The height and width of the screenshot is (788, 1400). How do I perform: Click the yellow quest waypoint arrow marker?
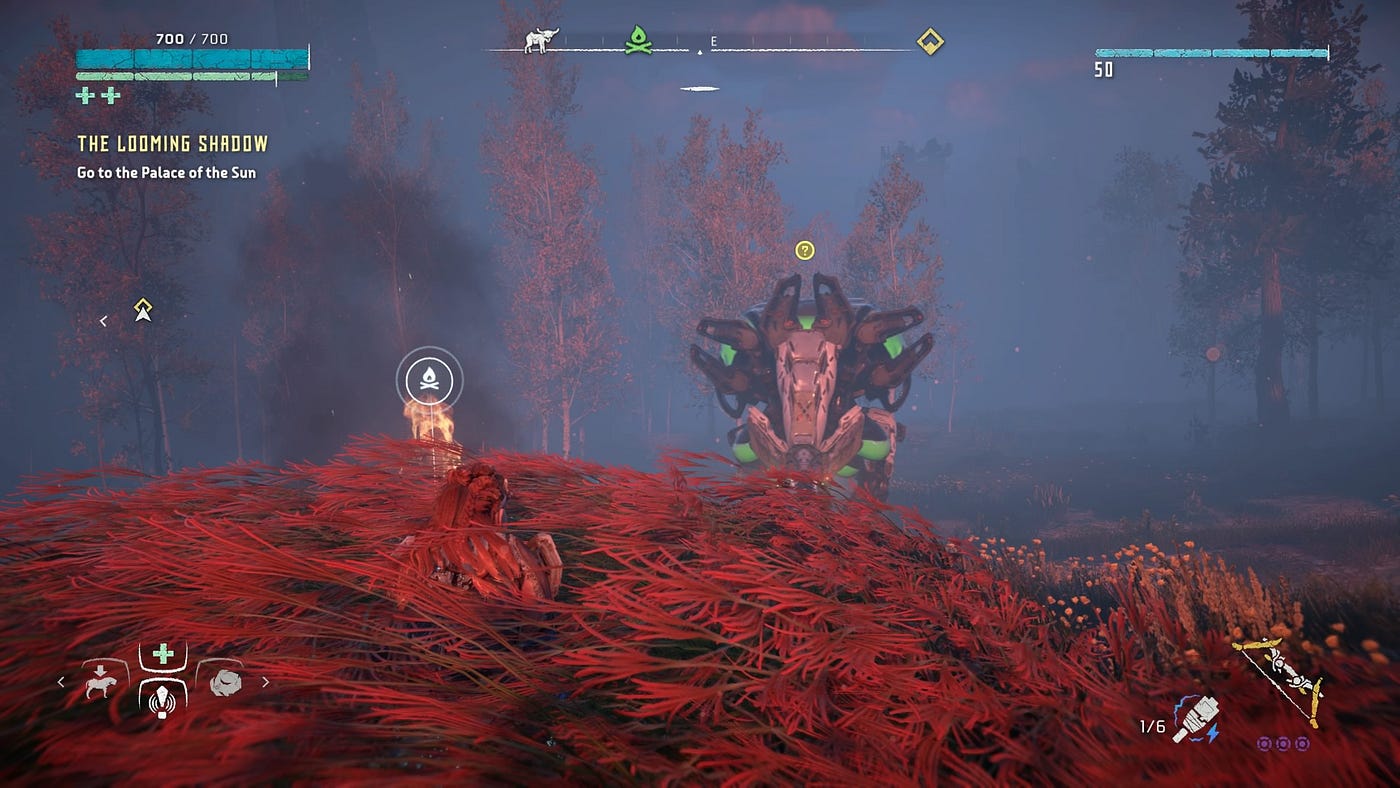143,311
